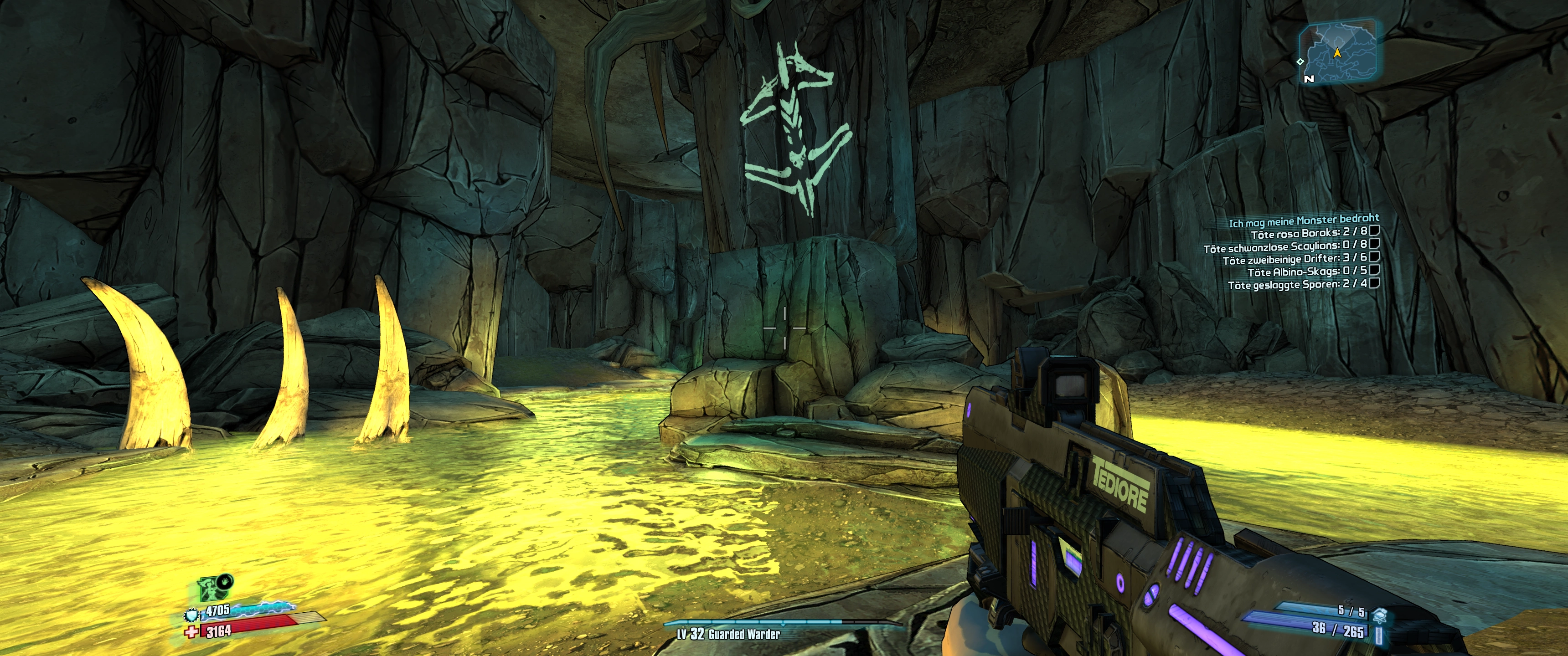Image resolution: width=1568 pixels, height=656 pixels.
Task: Select the diamond objective marker beside the minimap
Action: click(1300, 61)
